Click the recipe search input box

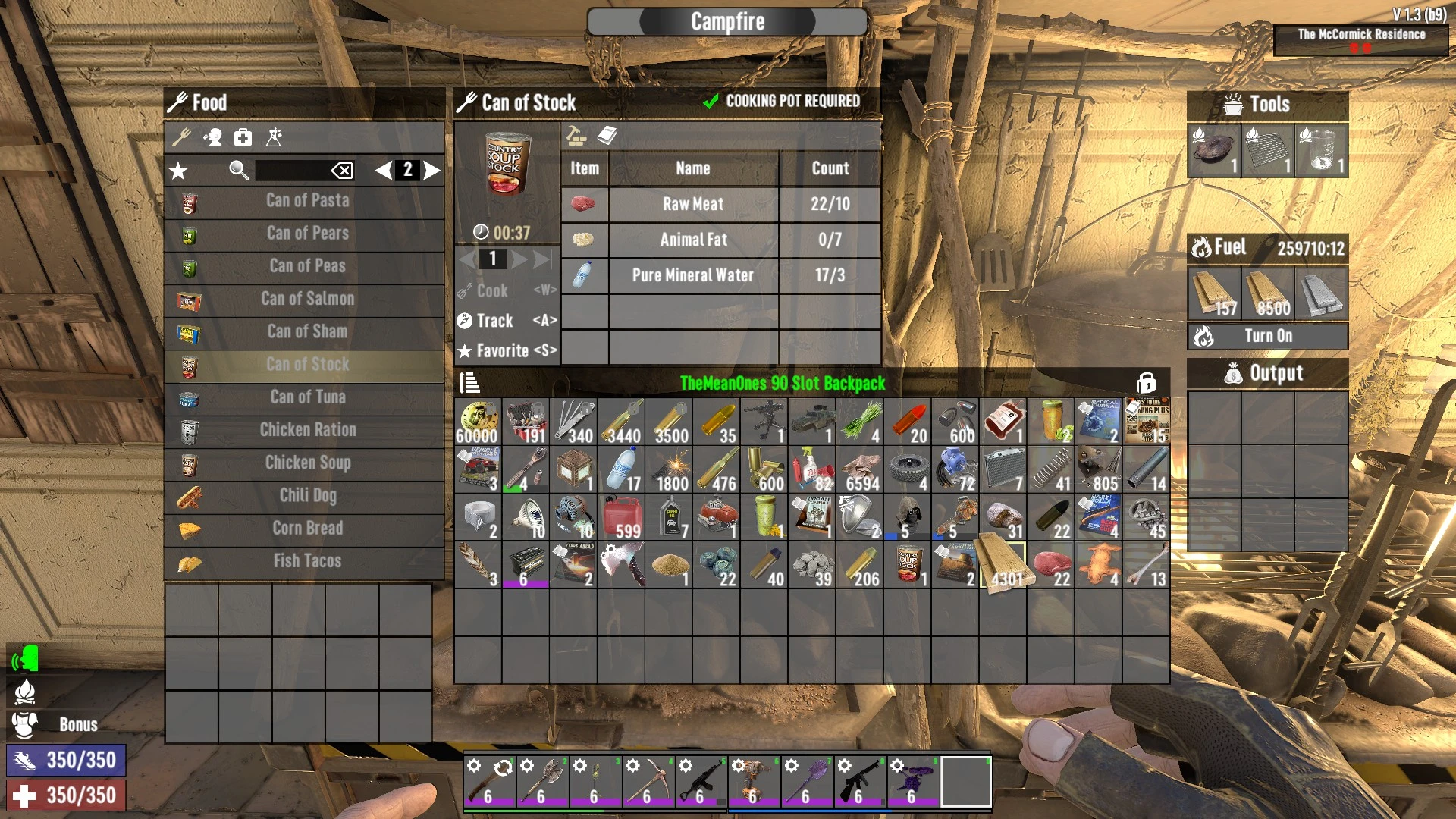pyautogui.click(x=292, y=171)
